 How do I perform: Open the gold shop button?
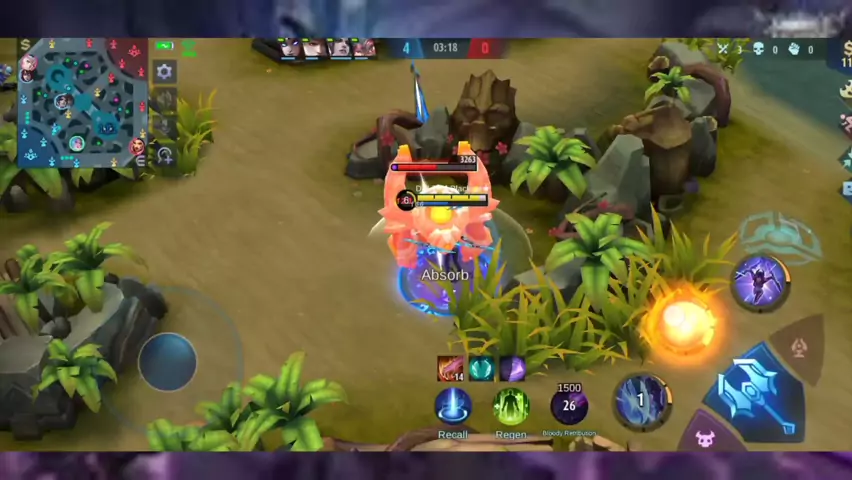(x=26, y=46)
